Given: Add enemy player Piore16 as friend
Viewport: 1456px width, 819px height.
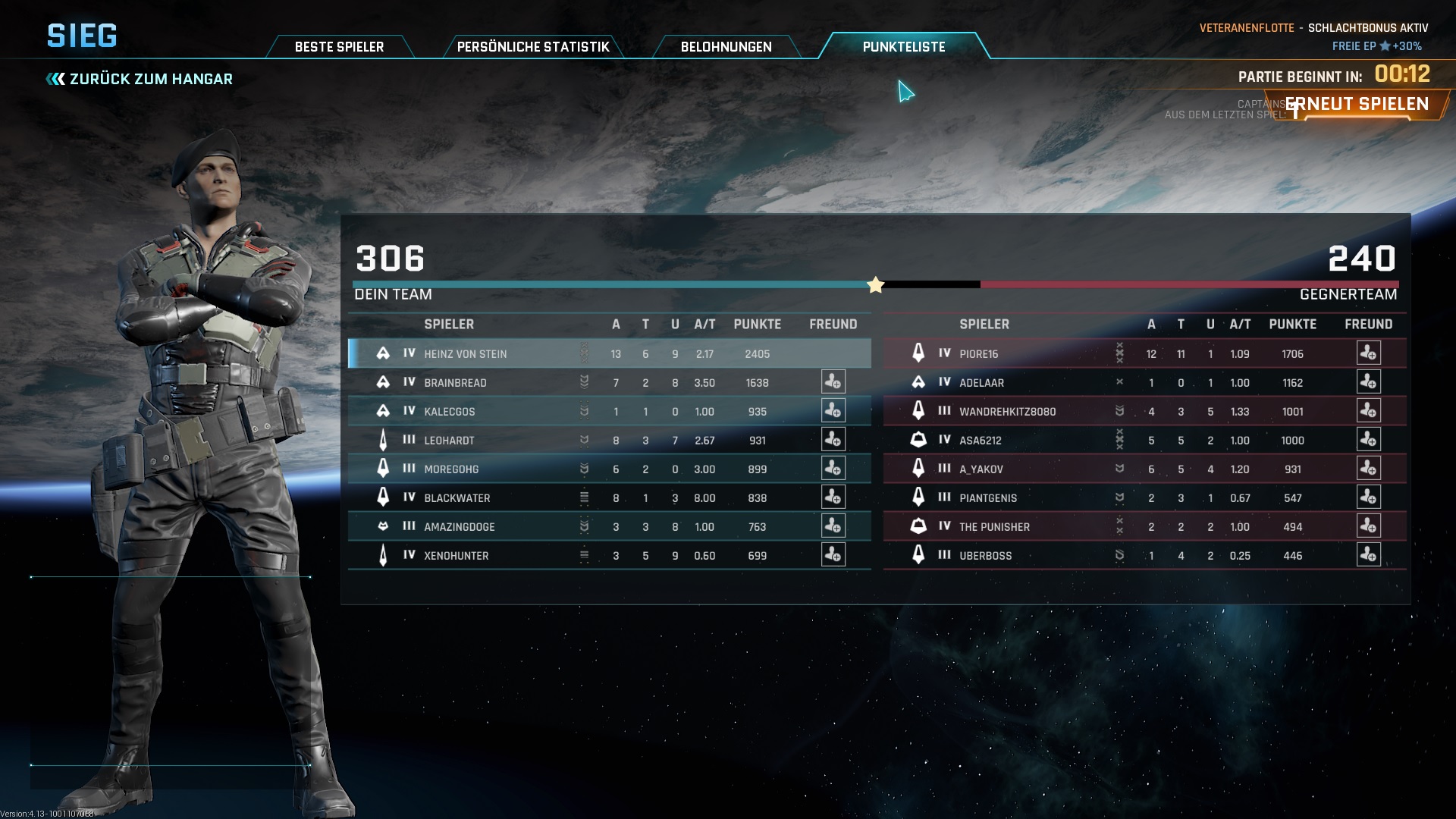Looking at the screenshot, I should tap(1368, 353).
